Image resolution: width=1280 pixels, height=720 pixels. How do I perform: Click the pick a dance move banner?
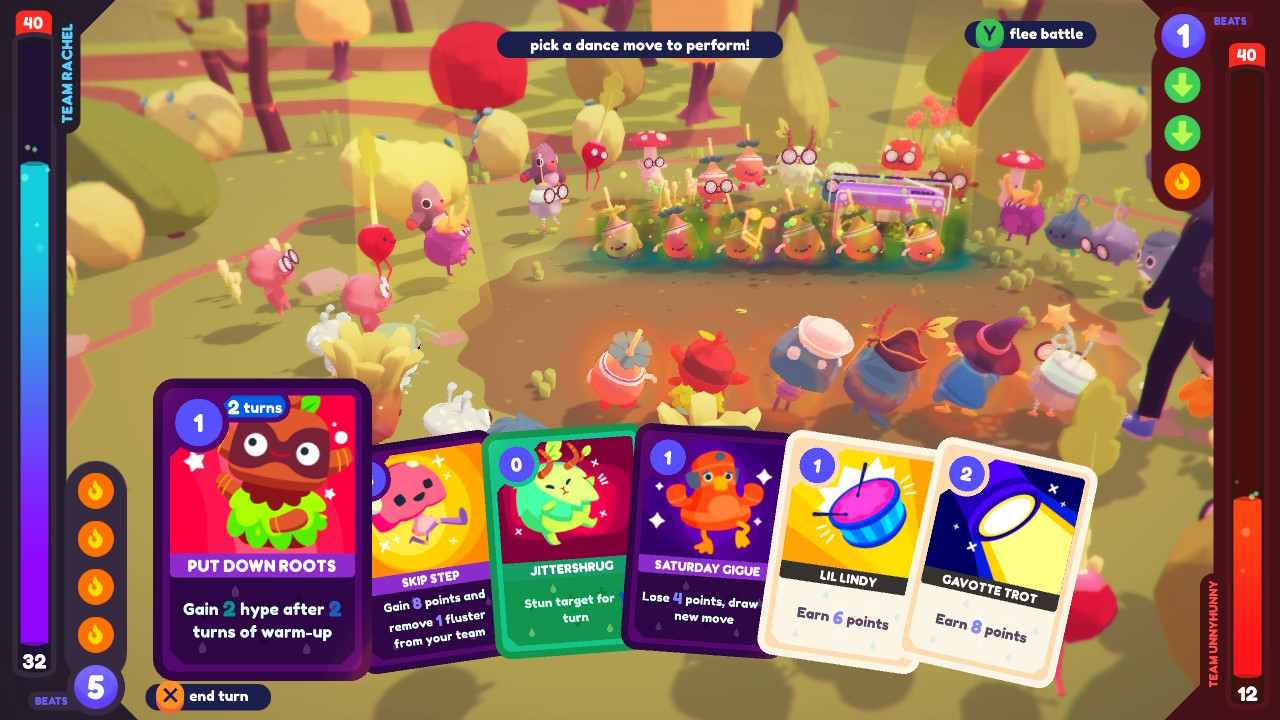[x=639, y=44]
